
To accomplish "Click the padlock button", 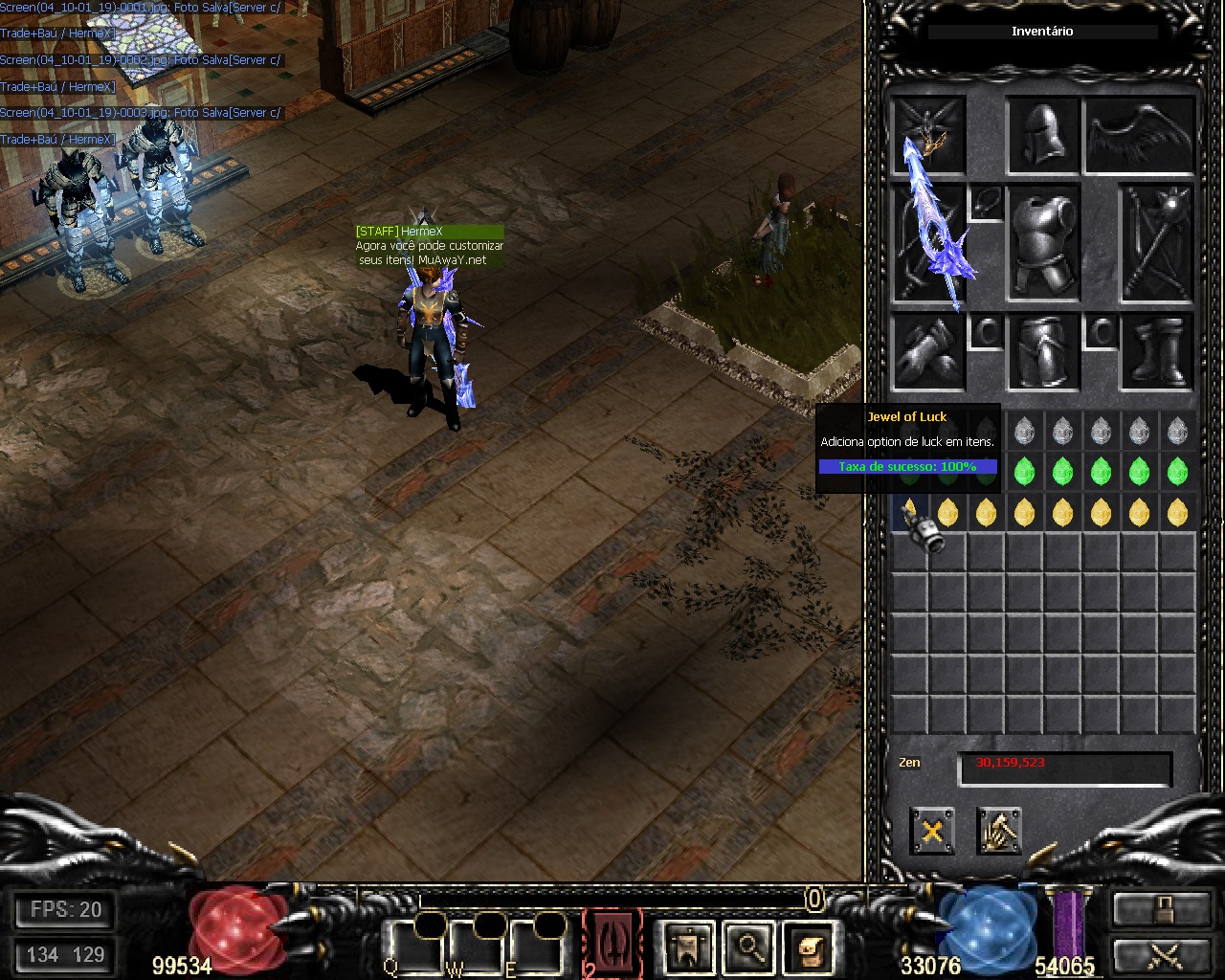I will click(1161, 910).
